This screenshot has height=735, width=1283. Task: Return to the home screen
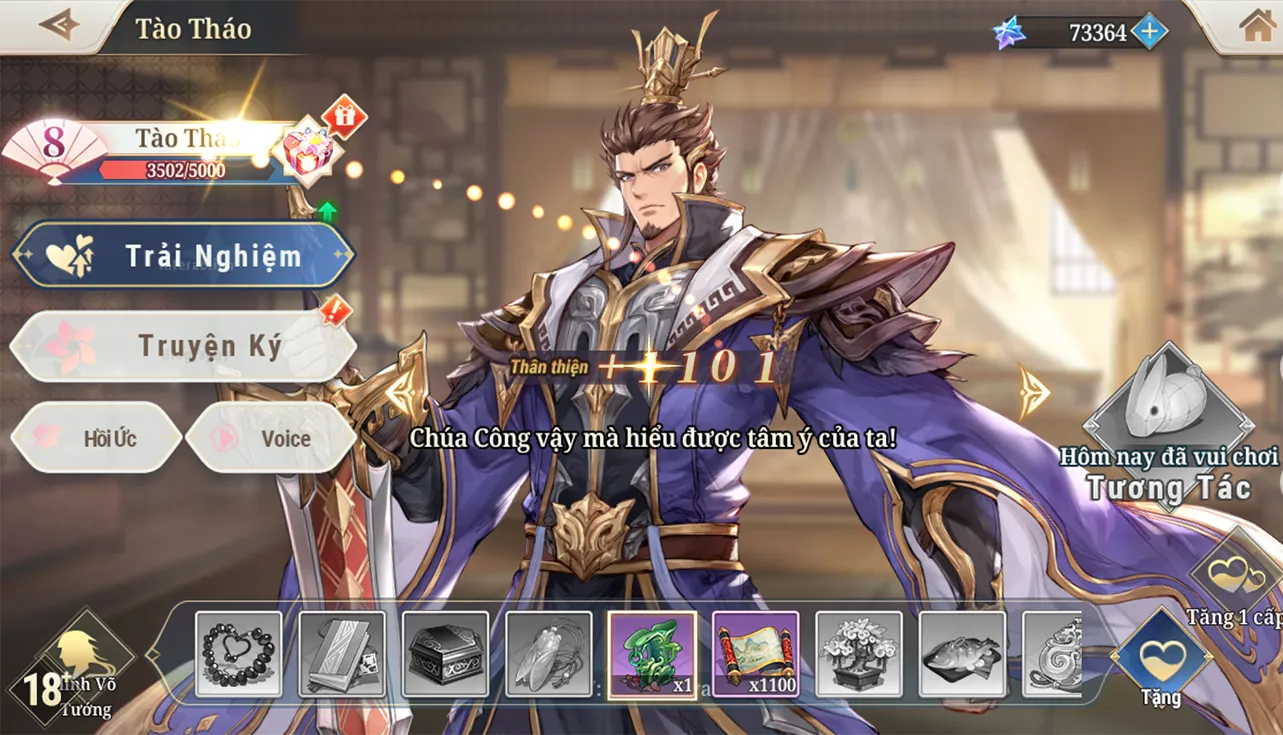[x=1256, y=27]
